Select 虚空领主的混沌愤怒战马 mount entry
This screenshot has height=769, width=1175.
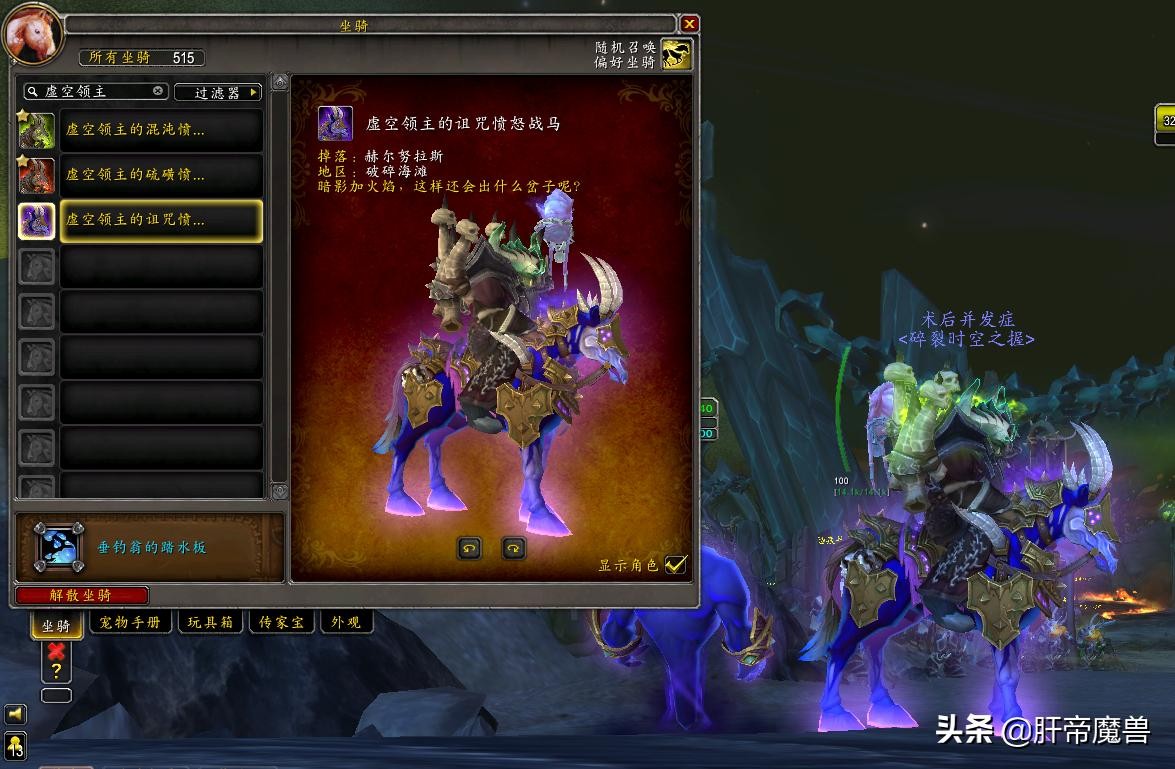pos(161,130)
